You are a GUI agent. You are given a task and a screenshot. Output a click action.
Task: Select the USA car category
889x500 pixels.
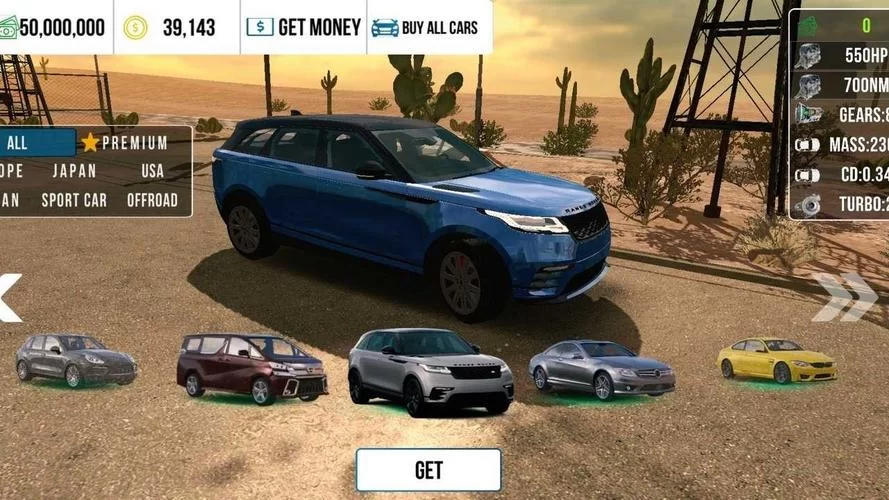click(x=152, y=171)
